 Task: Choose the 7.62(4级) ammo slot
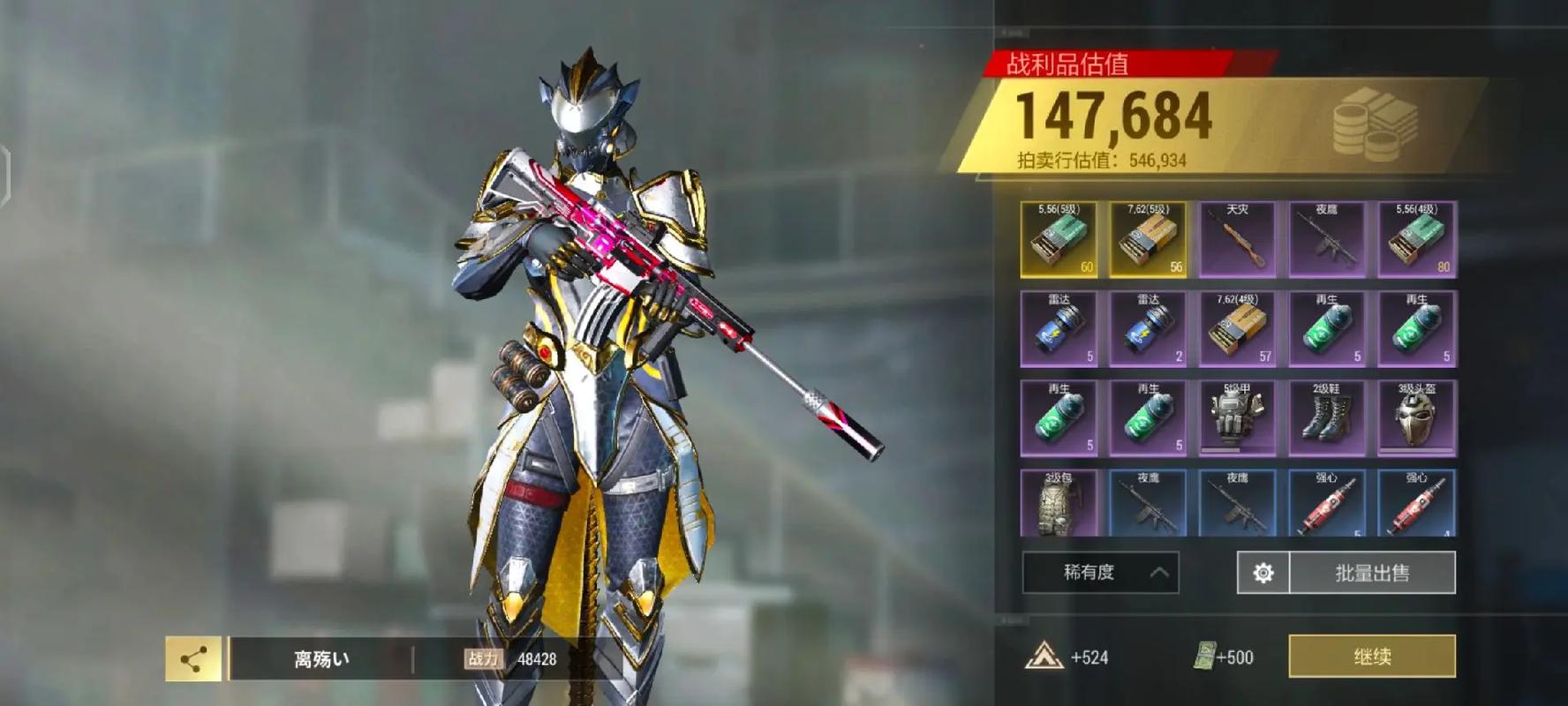tap(1237, 329)
